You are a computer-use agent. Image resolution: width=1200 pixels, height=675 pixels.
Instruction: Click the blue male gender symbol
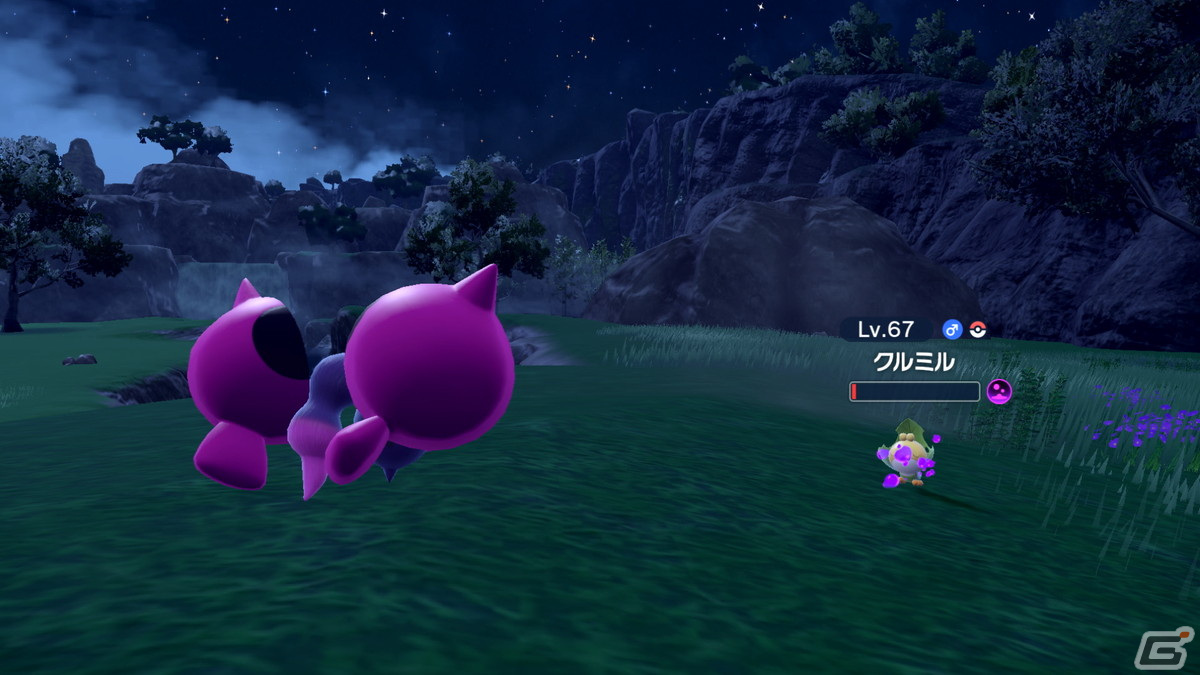tap(952, 330)
